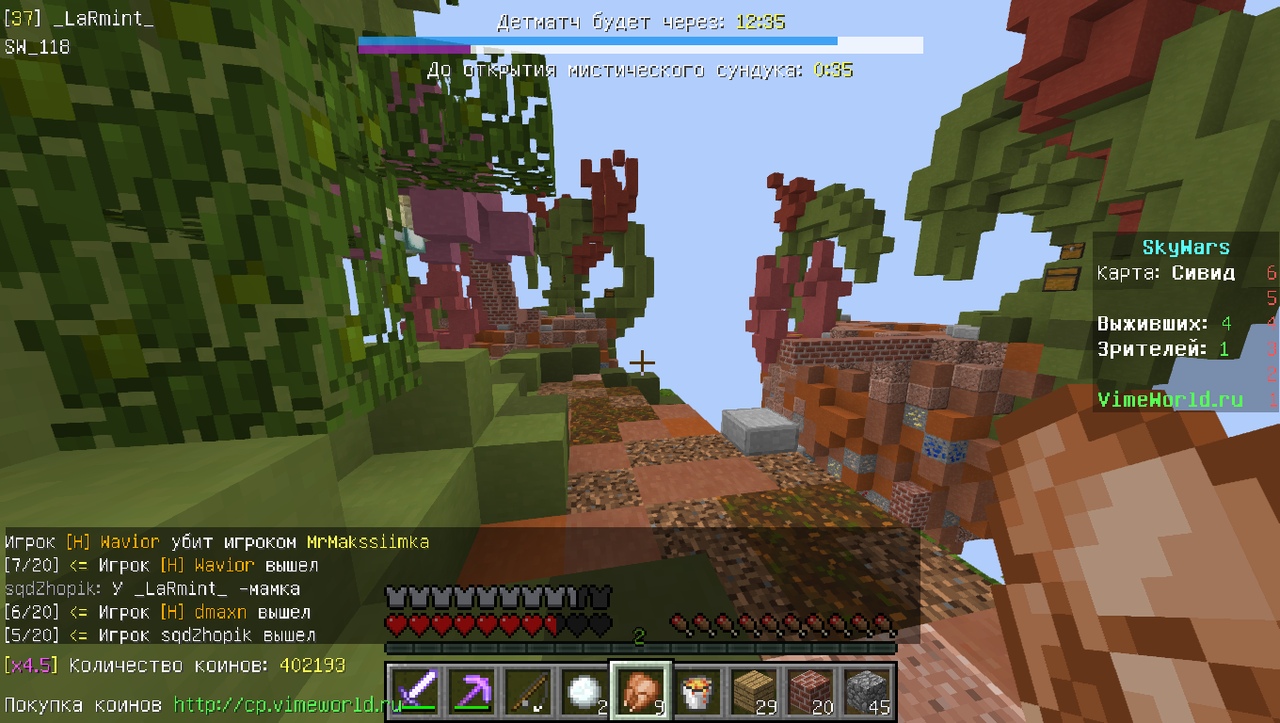Select the snowball stack slot
Image resolution: width=1280 pixels, height=723 pixels.
583,690
